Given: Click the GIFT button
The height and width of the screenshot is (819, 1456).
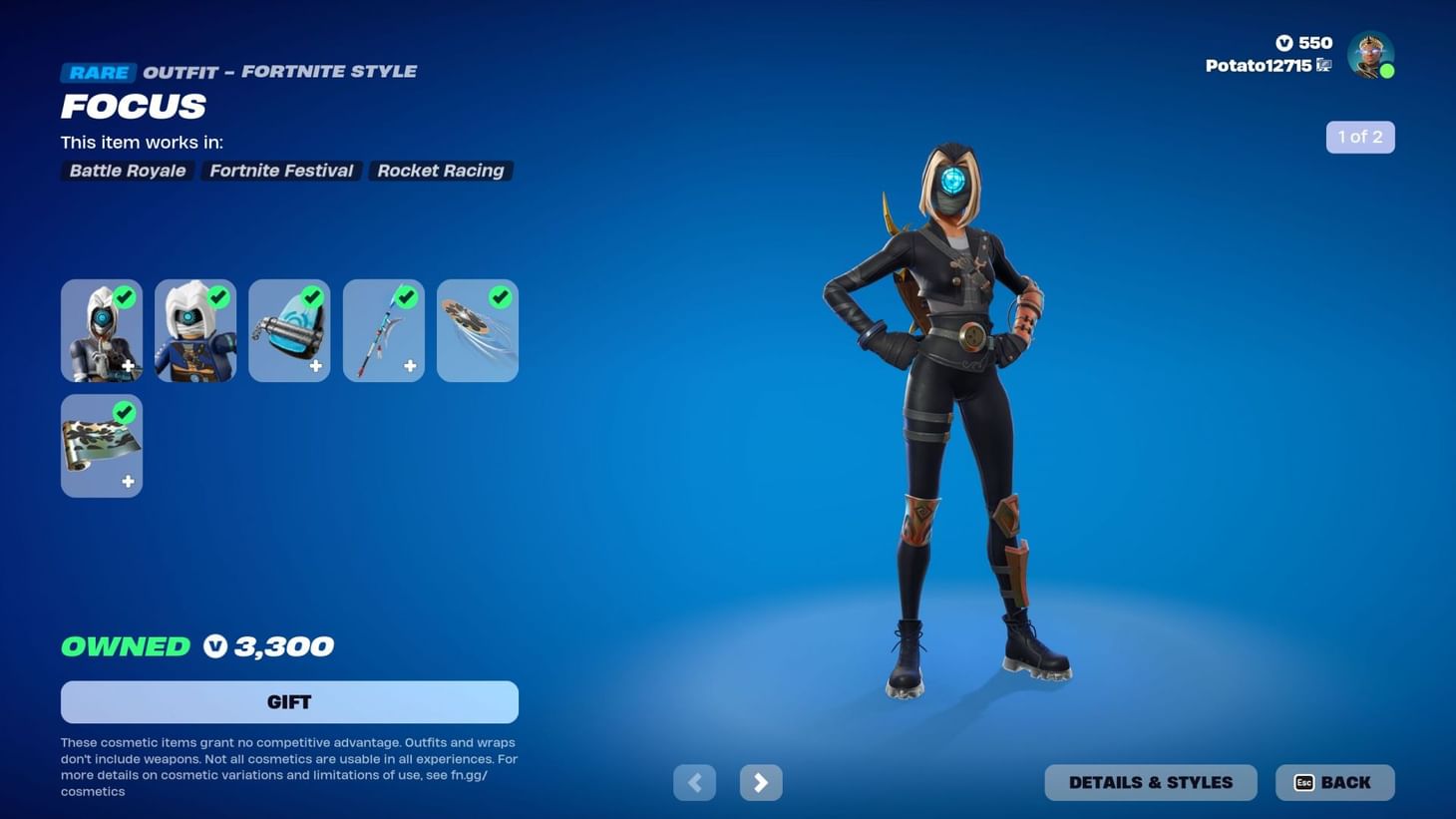Looking at the screenshot, I should tap(289, 701).
